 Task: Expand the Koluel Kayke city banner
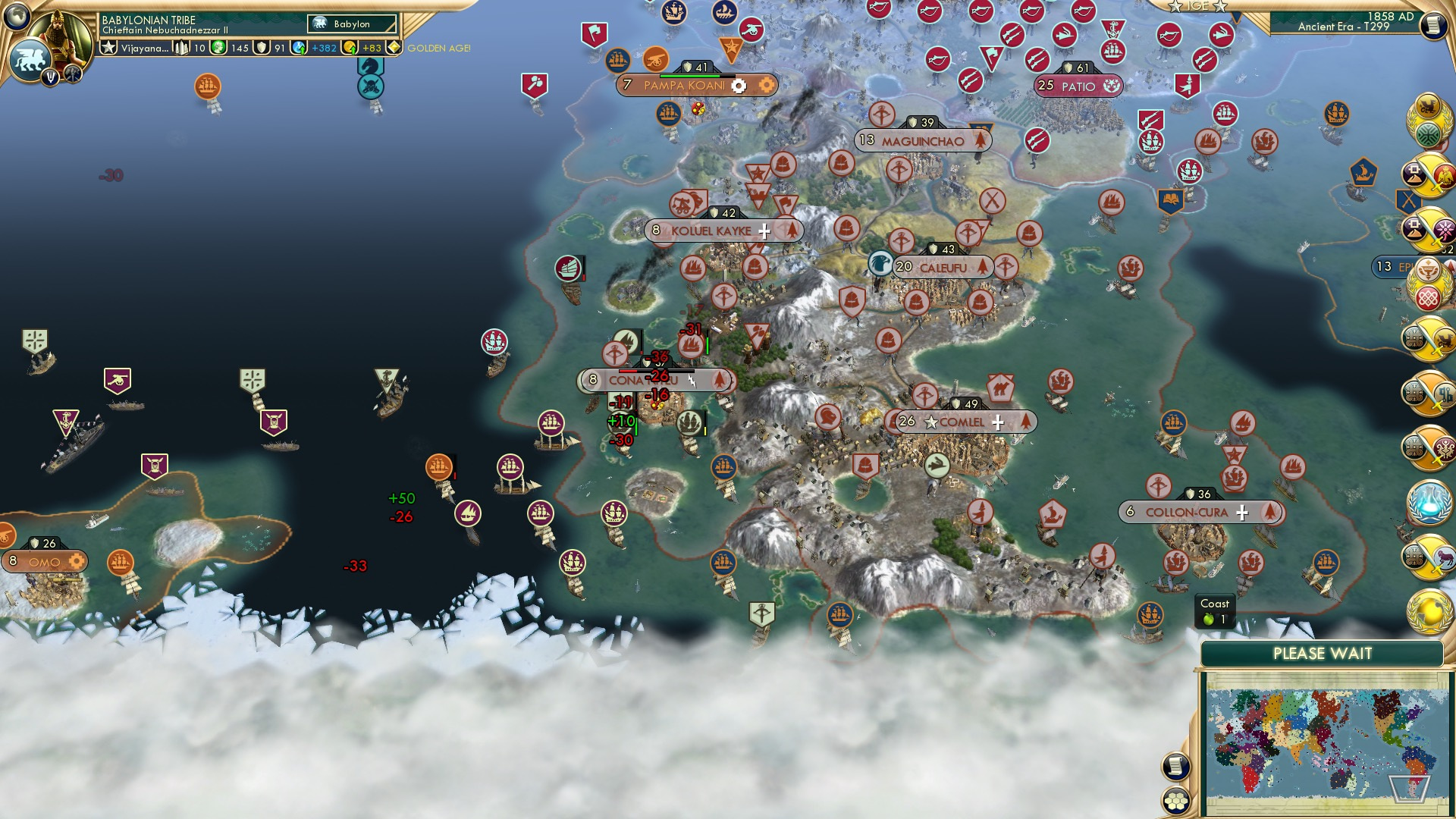pyautogui.click(x=764, y=230)
